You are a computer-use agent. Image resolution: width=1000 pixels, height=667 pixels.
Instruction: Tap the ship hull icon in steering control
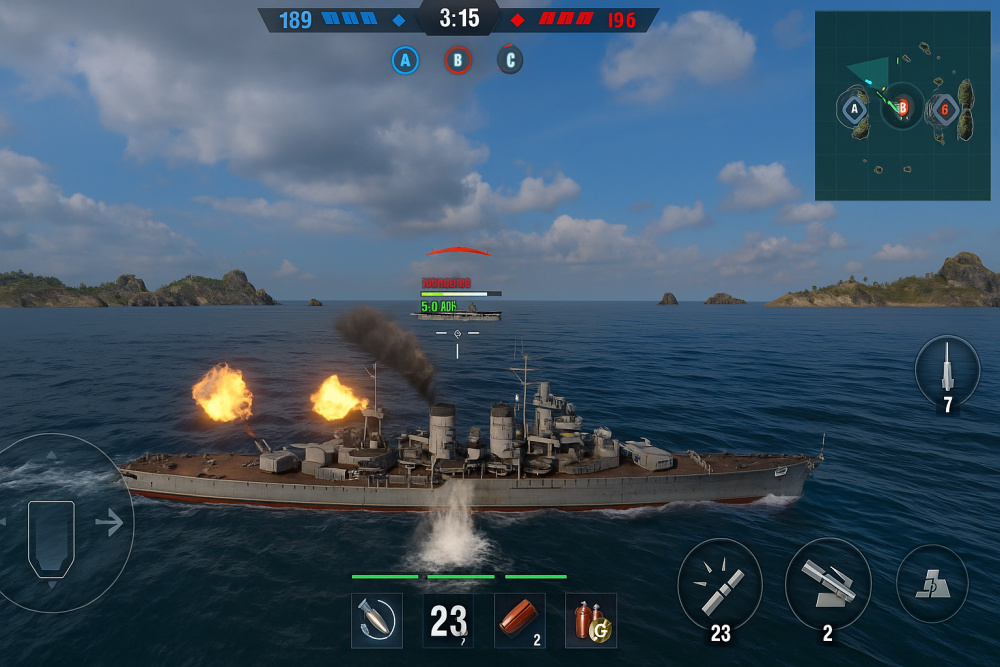click(51, 537)
